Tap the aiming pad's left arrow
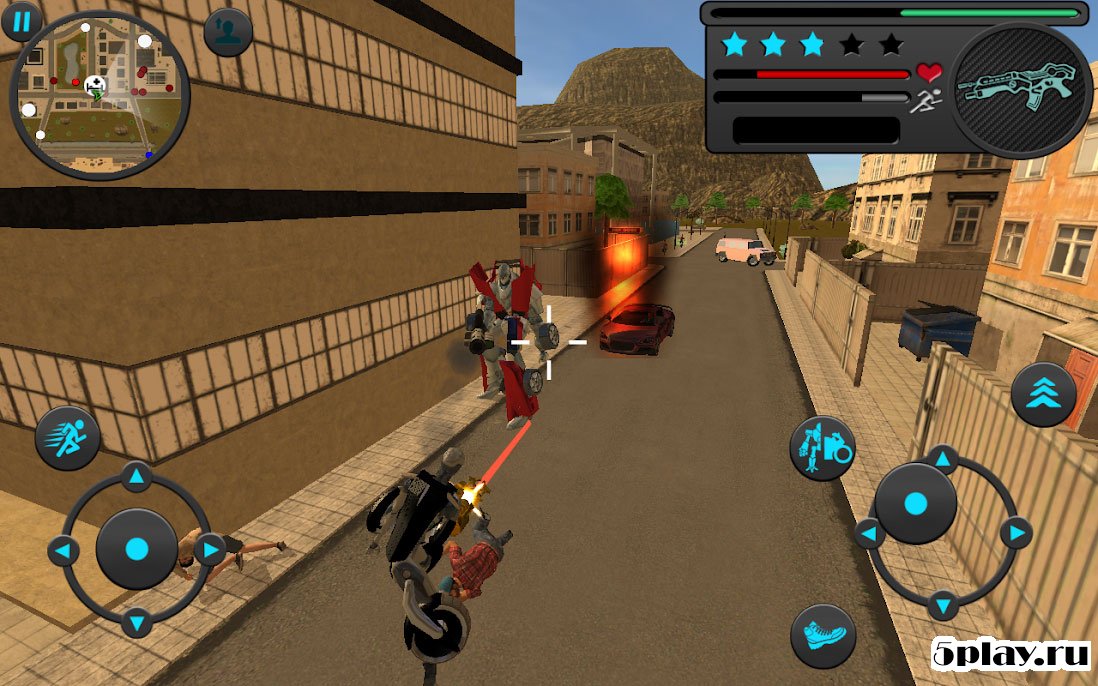 click(x=868, y=533)
